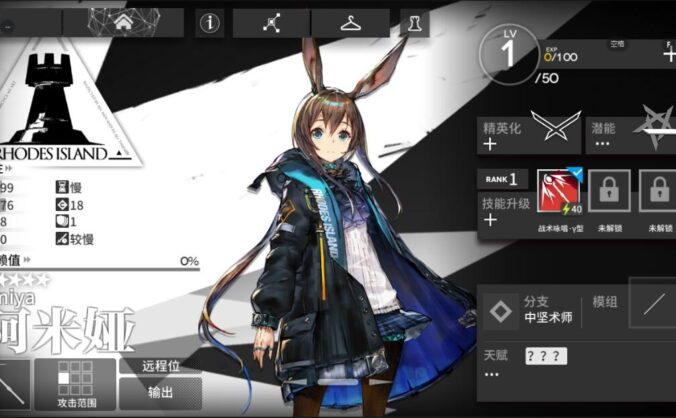Select the red 战术咏唱 skill icon
This screenshot has width=676, height=418.
(558, 192)
